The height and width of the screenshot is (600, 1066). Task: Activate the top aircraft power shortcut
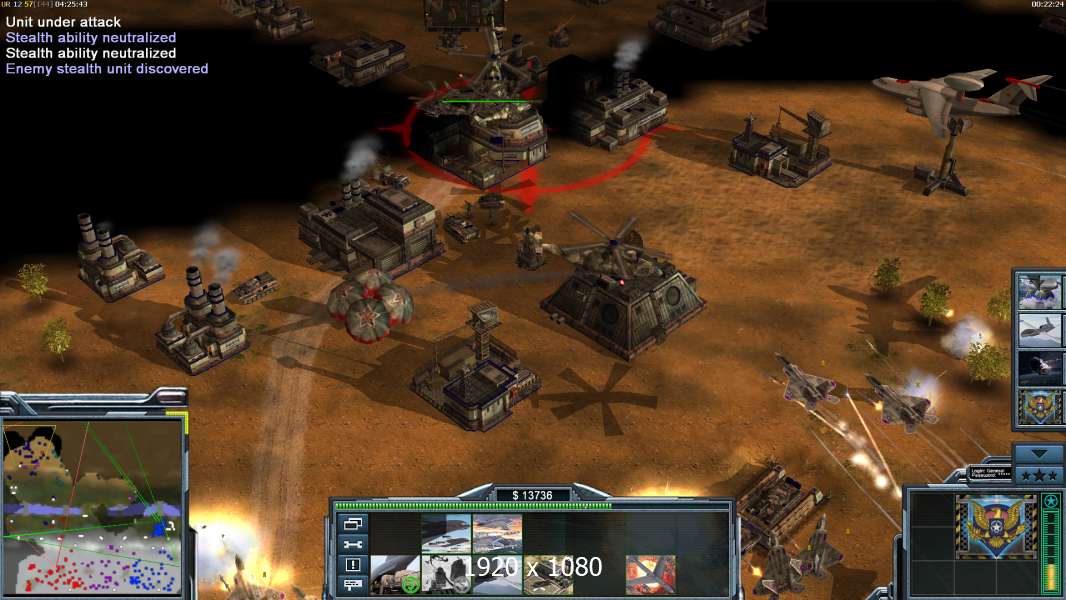tap(1039, 291)
